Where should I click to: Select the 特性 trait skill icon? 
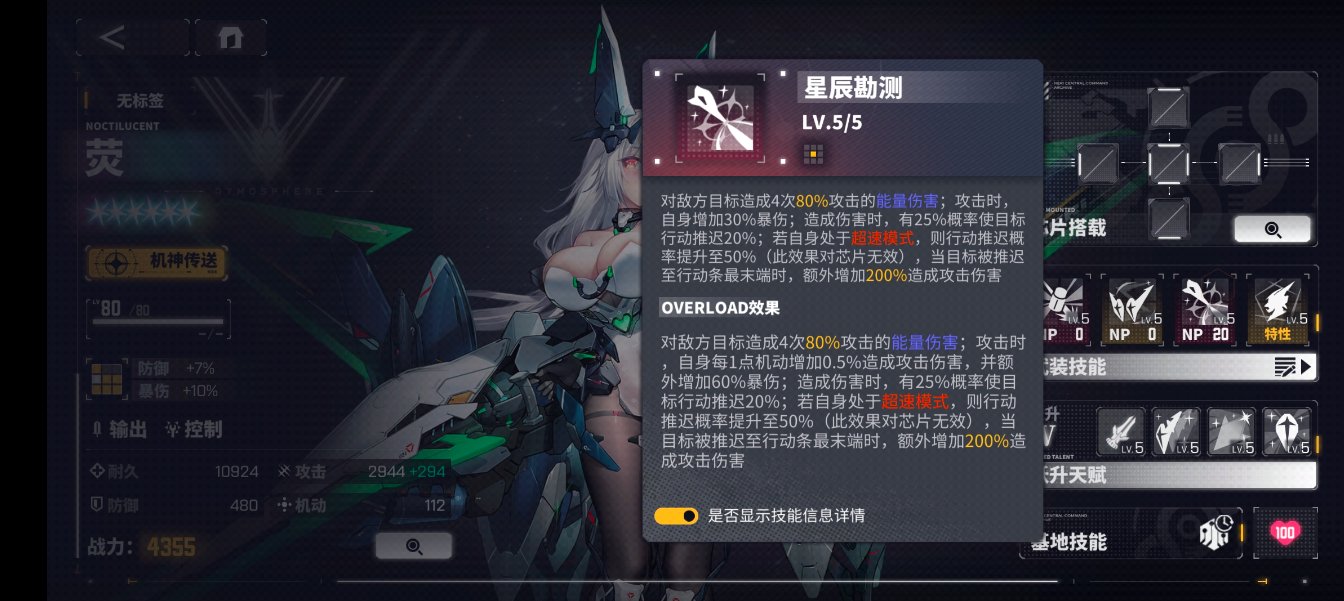[x=1276, y=311]
